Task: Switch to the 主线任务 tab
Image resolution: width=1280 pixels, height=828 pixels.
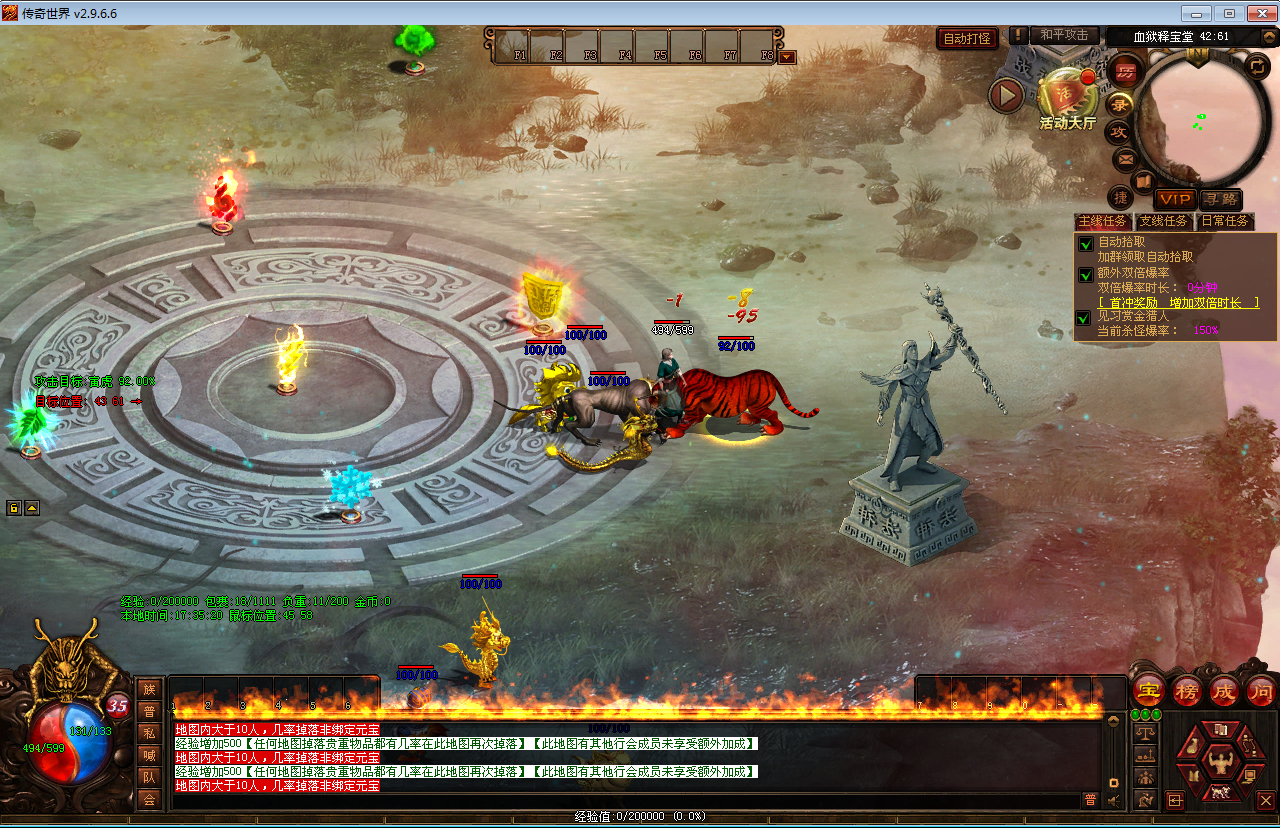Action: (1102, 221)
